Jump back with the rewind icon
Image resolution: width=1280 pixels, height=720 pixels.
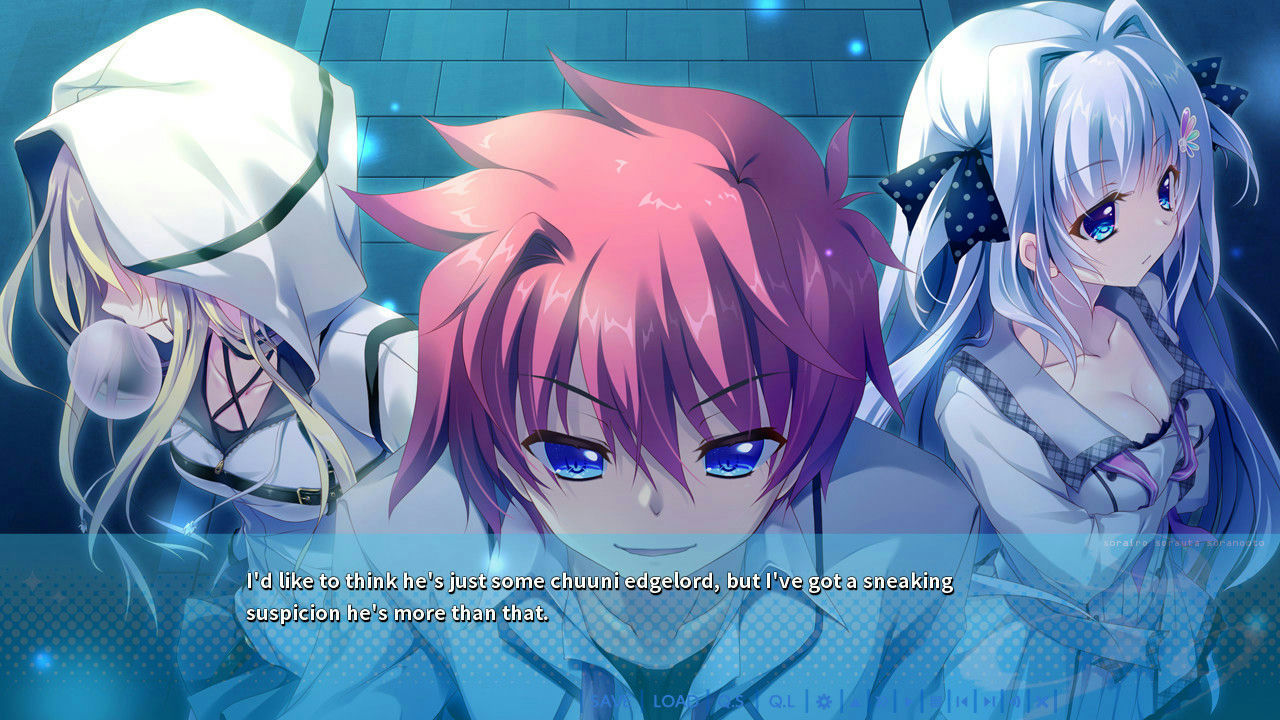961,703
